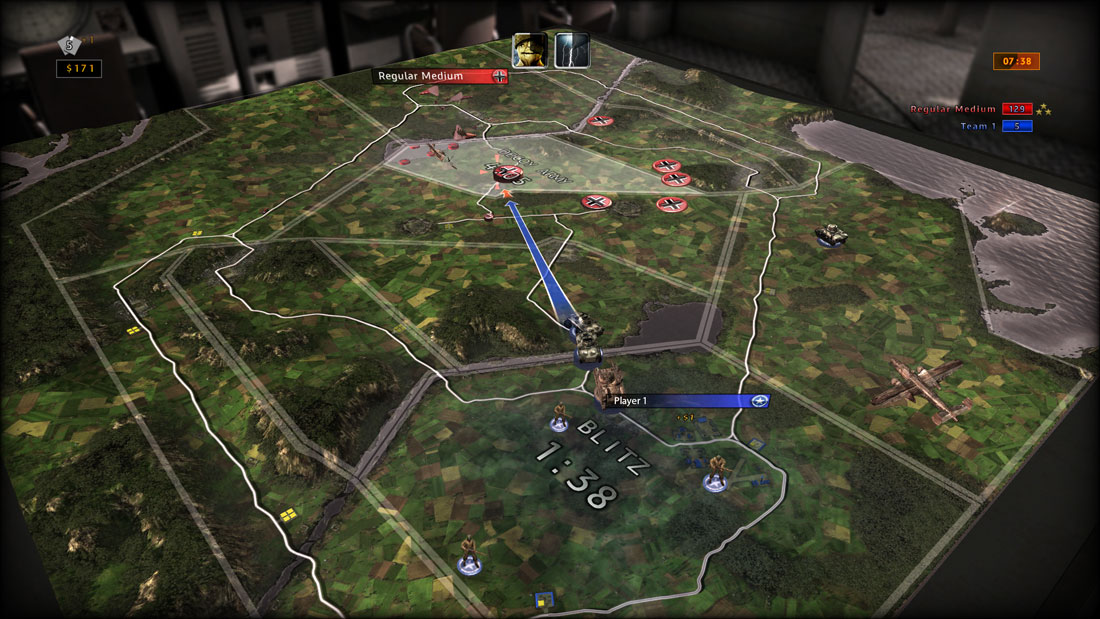Image resolution: width=1100 pixels, height=619 pixels.
Task: Open the ruse cards icon above the money
Action: click(69, 44)
